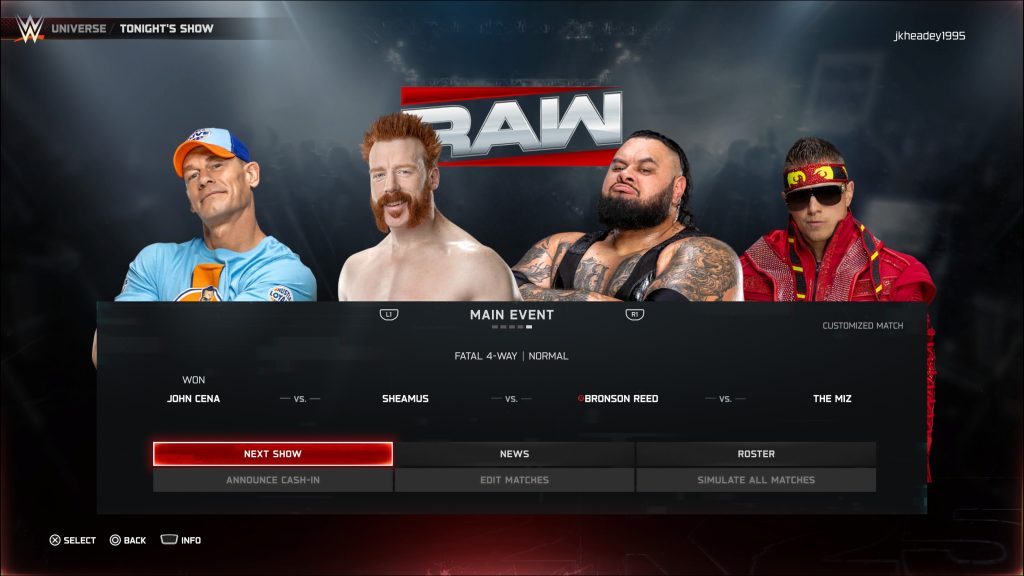
Task: Choose Announce Cash-In option
Action: point(272,480)
